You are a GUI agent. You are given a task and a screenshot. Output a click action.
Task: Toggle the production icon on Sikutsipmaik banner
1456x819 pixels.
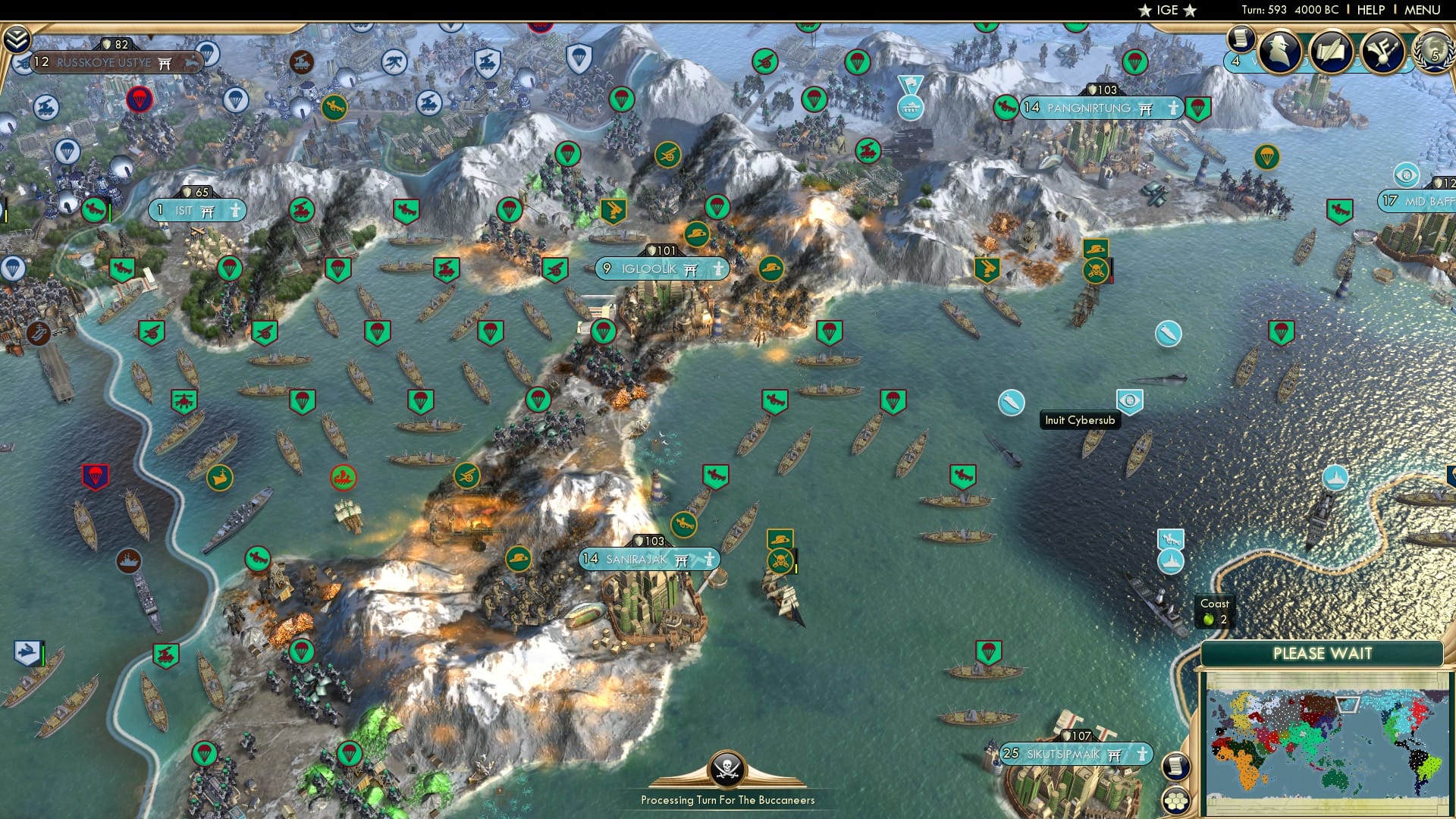(x=1141, y=755)
